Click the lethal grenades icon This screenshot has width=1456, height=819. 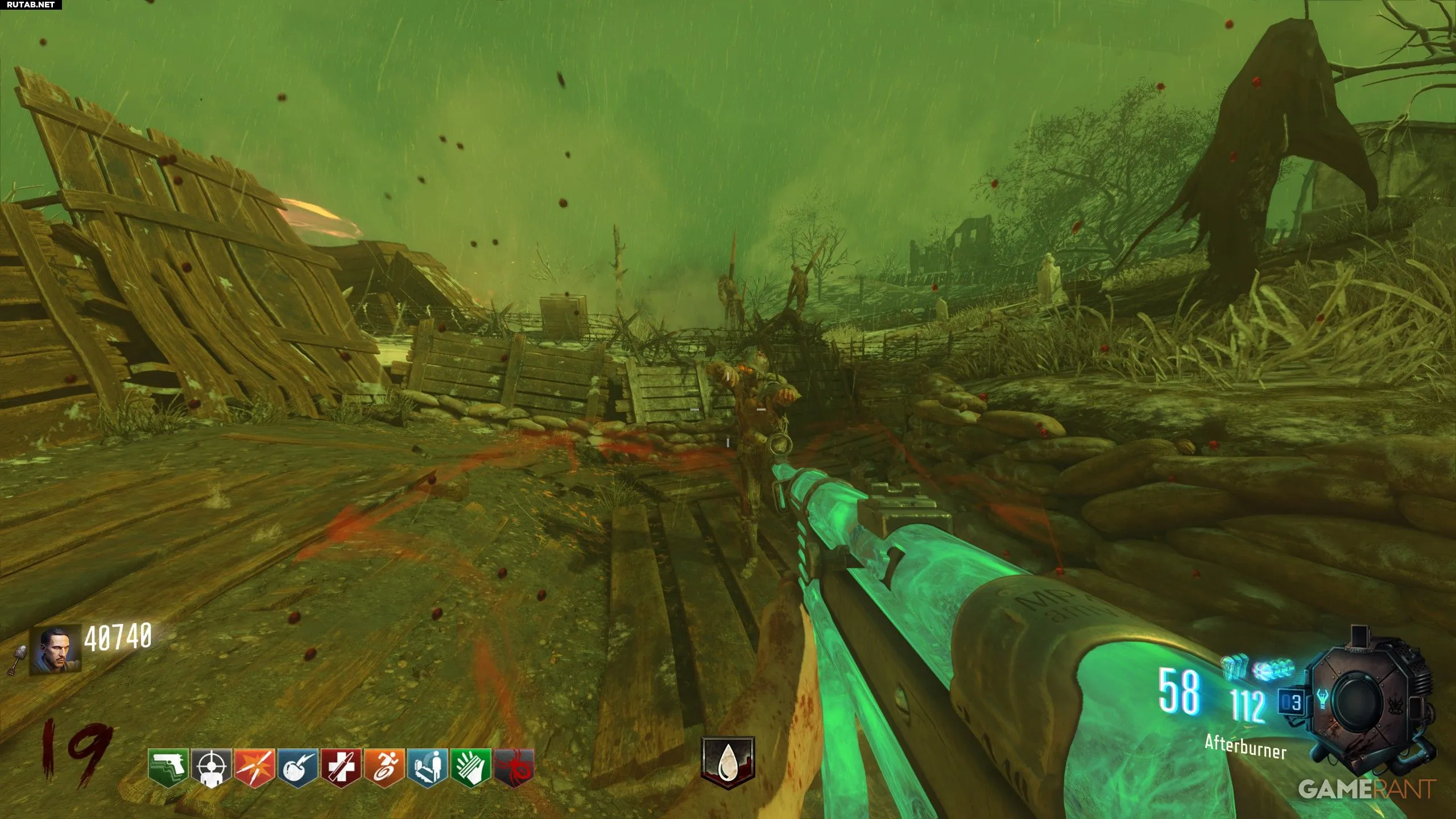click(1234, 667)
